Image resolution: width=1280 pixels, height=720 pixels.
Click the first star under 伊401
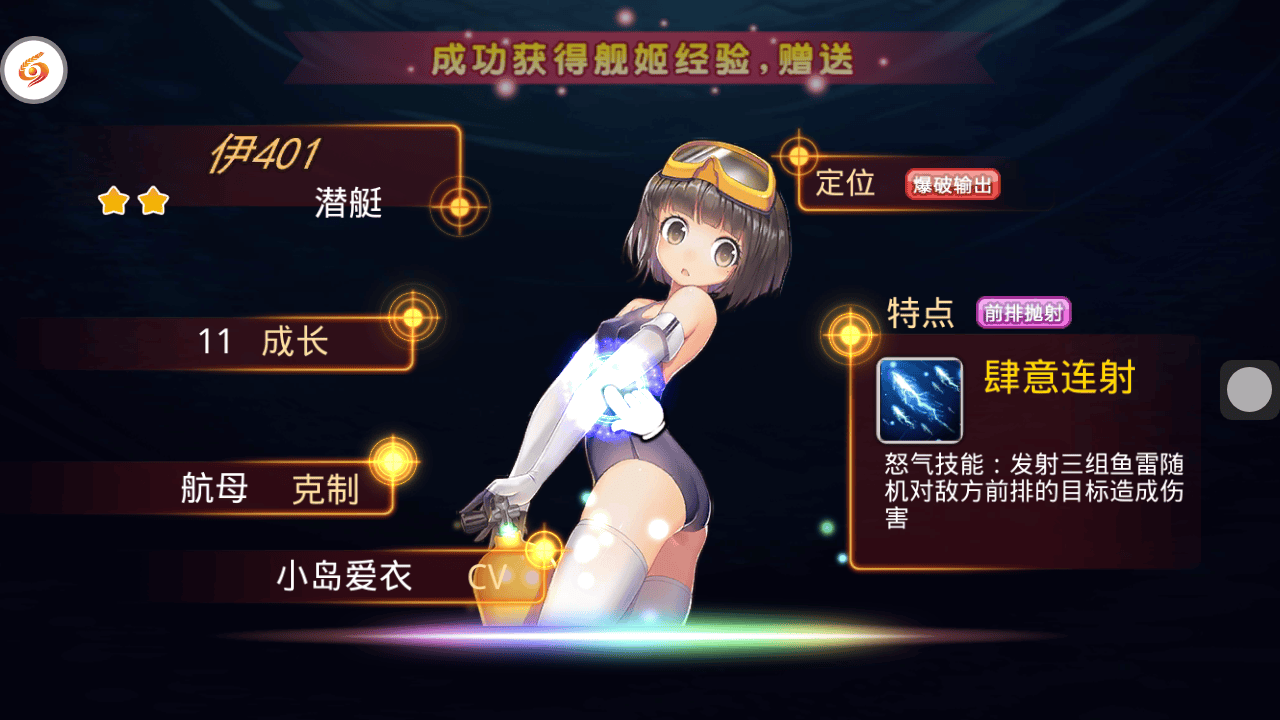point(116,200)
